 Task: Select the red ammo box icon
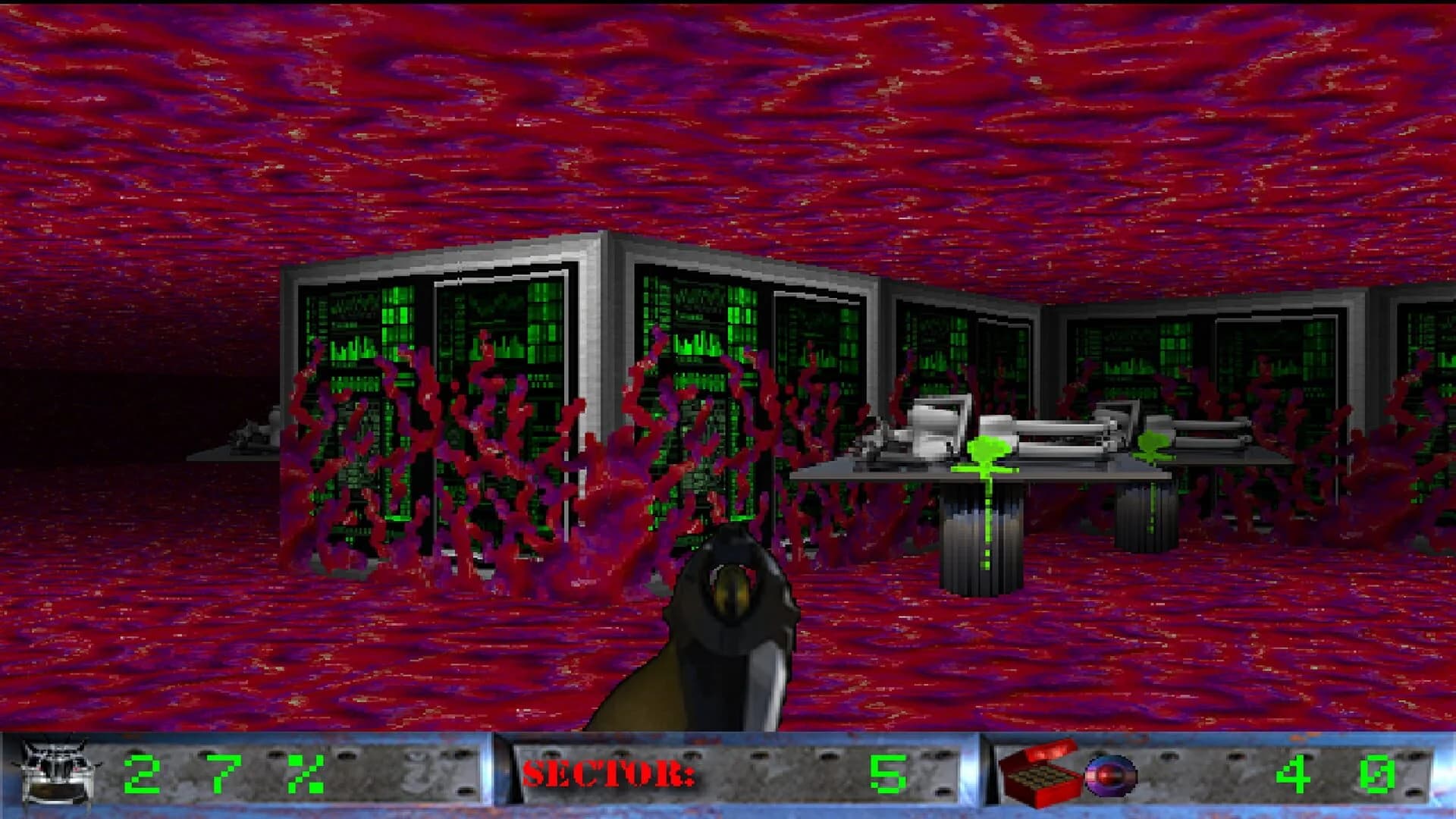pos(1037,775)
